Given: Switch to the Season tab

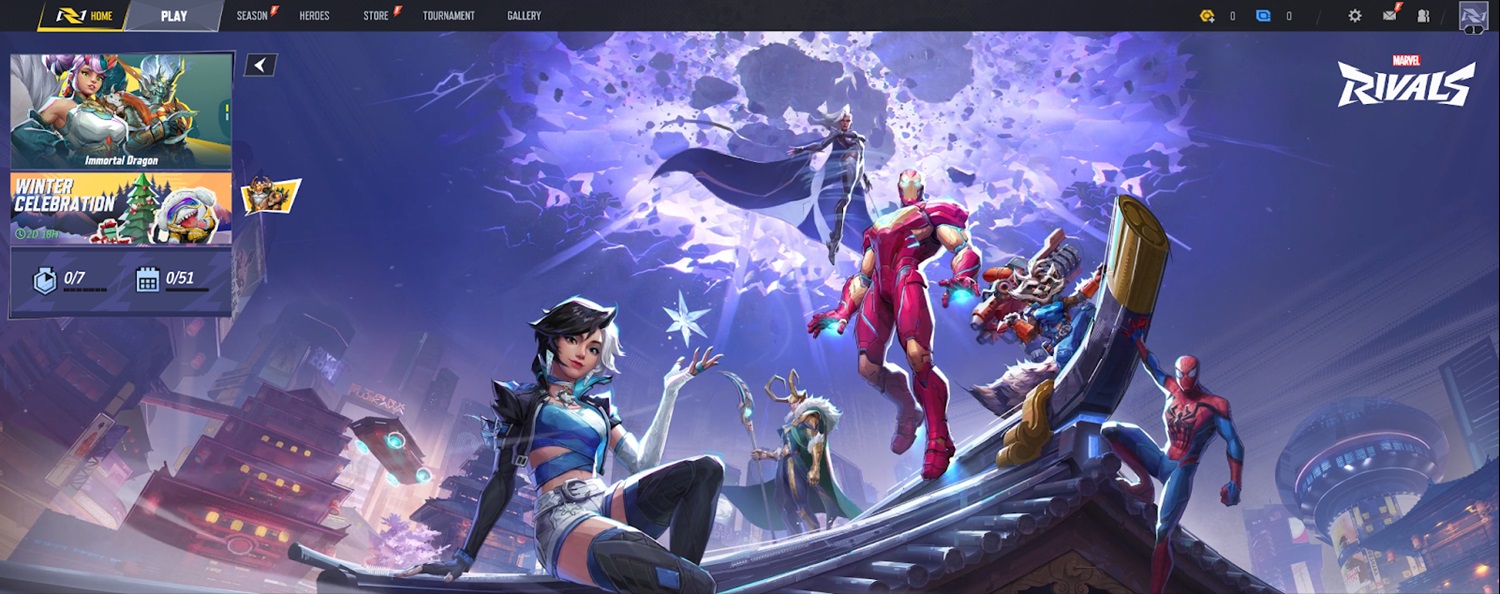Looking at the screenshot, I should (252, 16).
